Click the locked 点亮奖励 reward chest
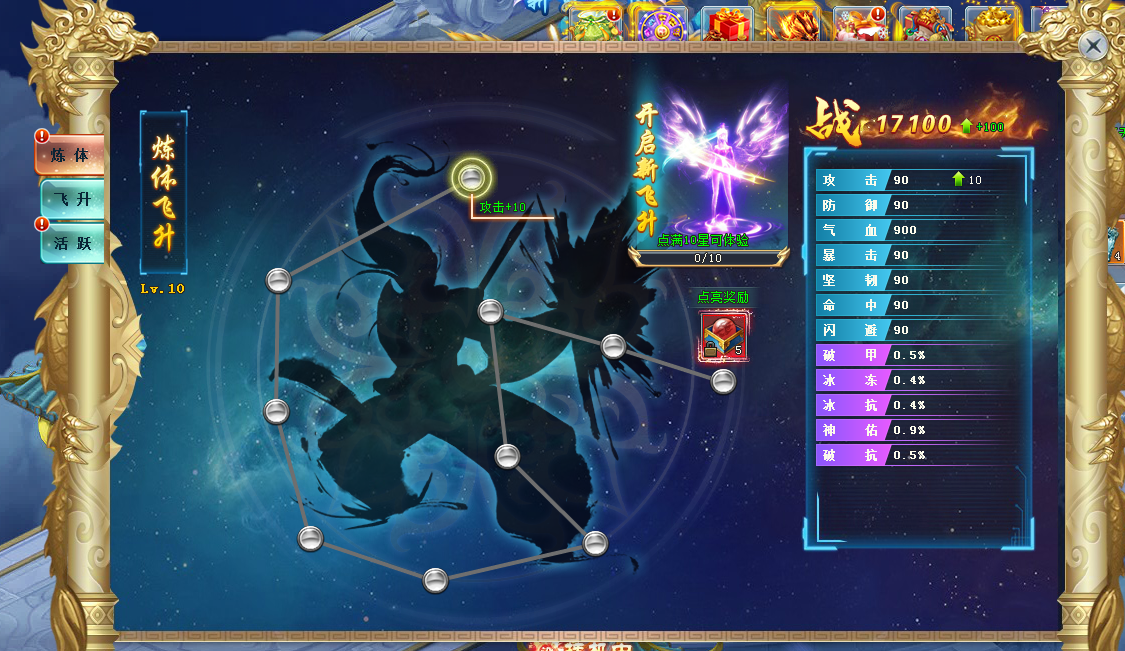The image size is (1125, 651). pyautogui.click(x=723, y=336)
